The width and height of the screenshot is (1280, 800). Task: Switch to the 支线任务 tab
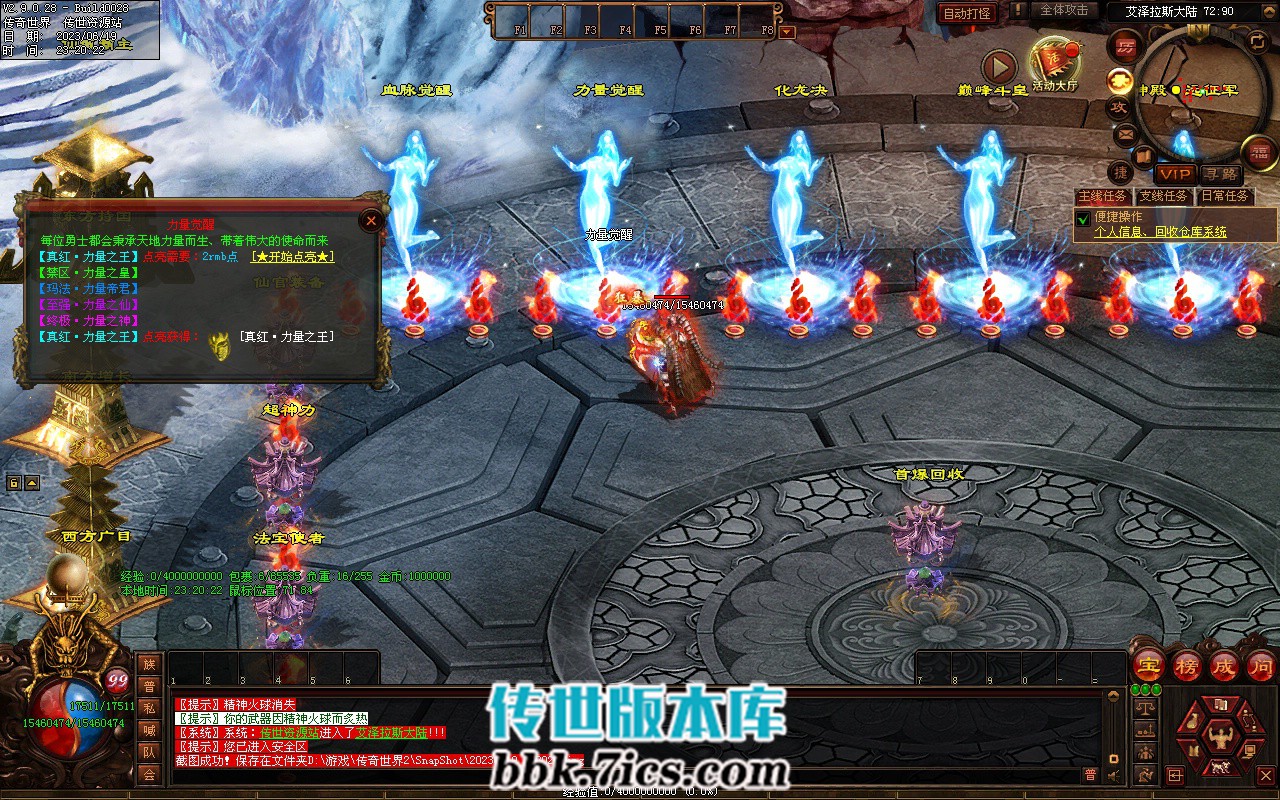[1164, 197]
